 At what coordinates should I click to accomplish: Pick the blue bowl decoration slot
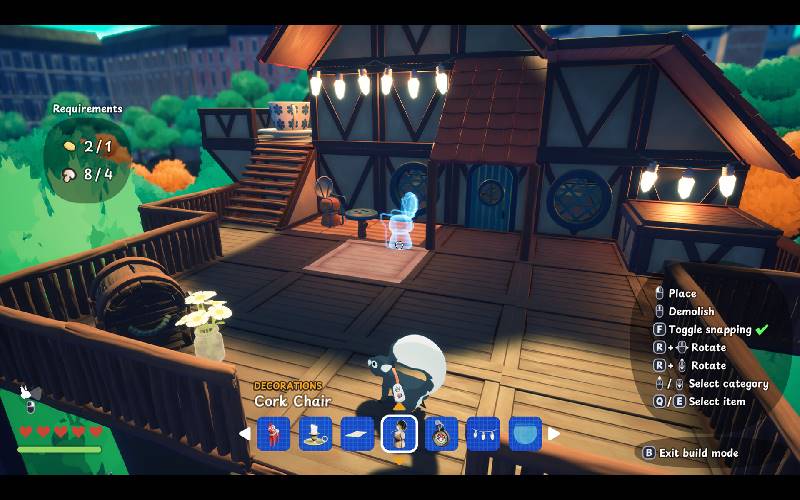coord(525,433)
